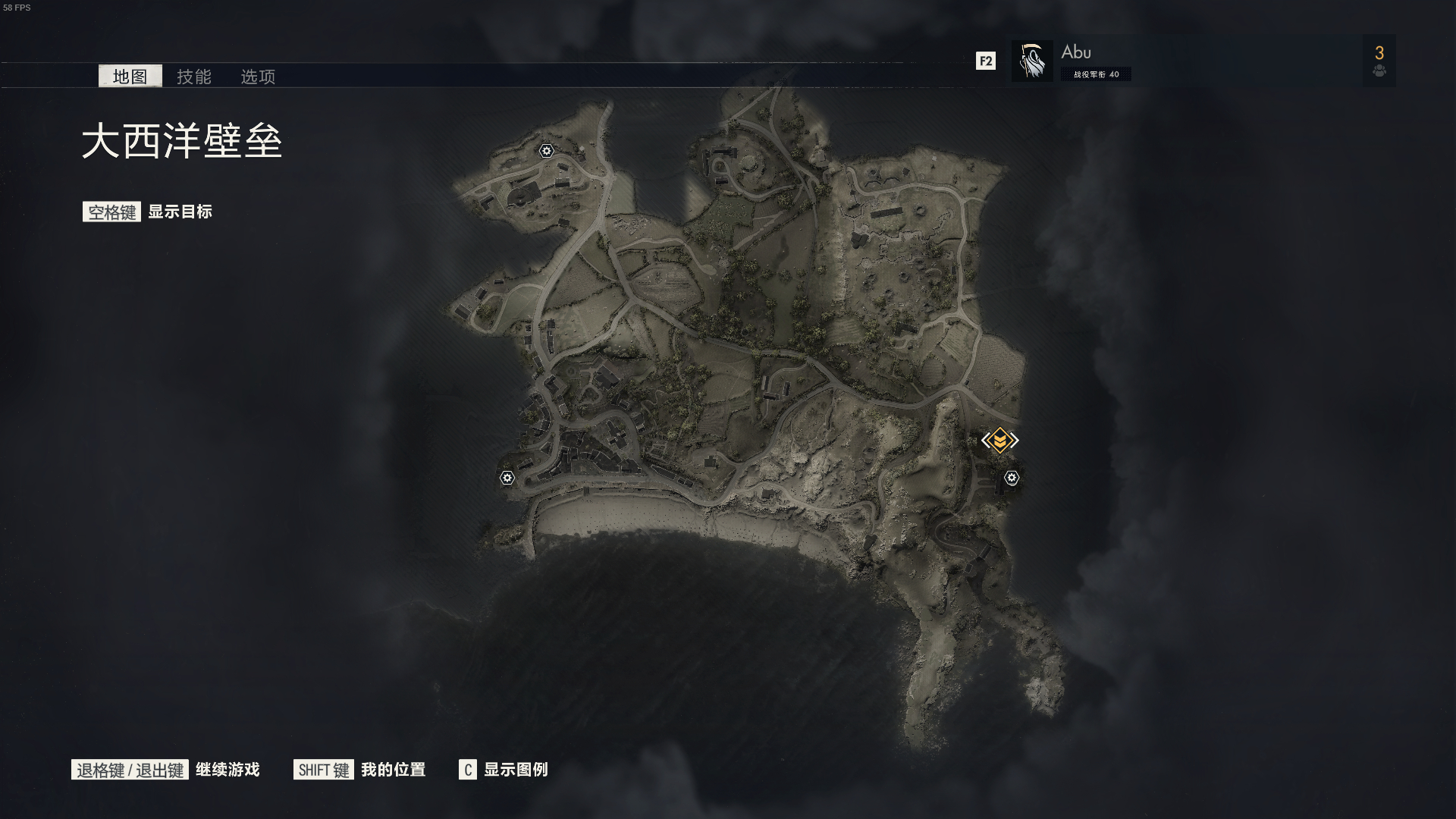Viewport: 1456px width, 819px height.
Task: Click the gold chevron objective marker
Action: click(x=999, y=440)
